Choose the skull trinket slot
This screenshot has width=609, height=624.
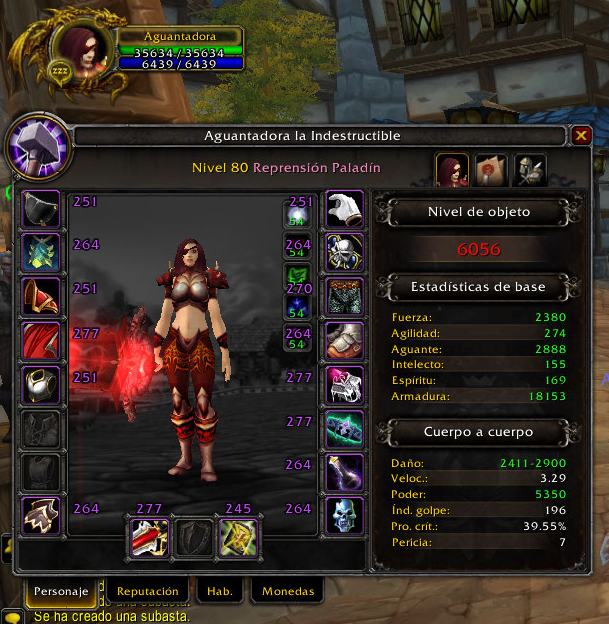[345, 516]
